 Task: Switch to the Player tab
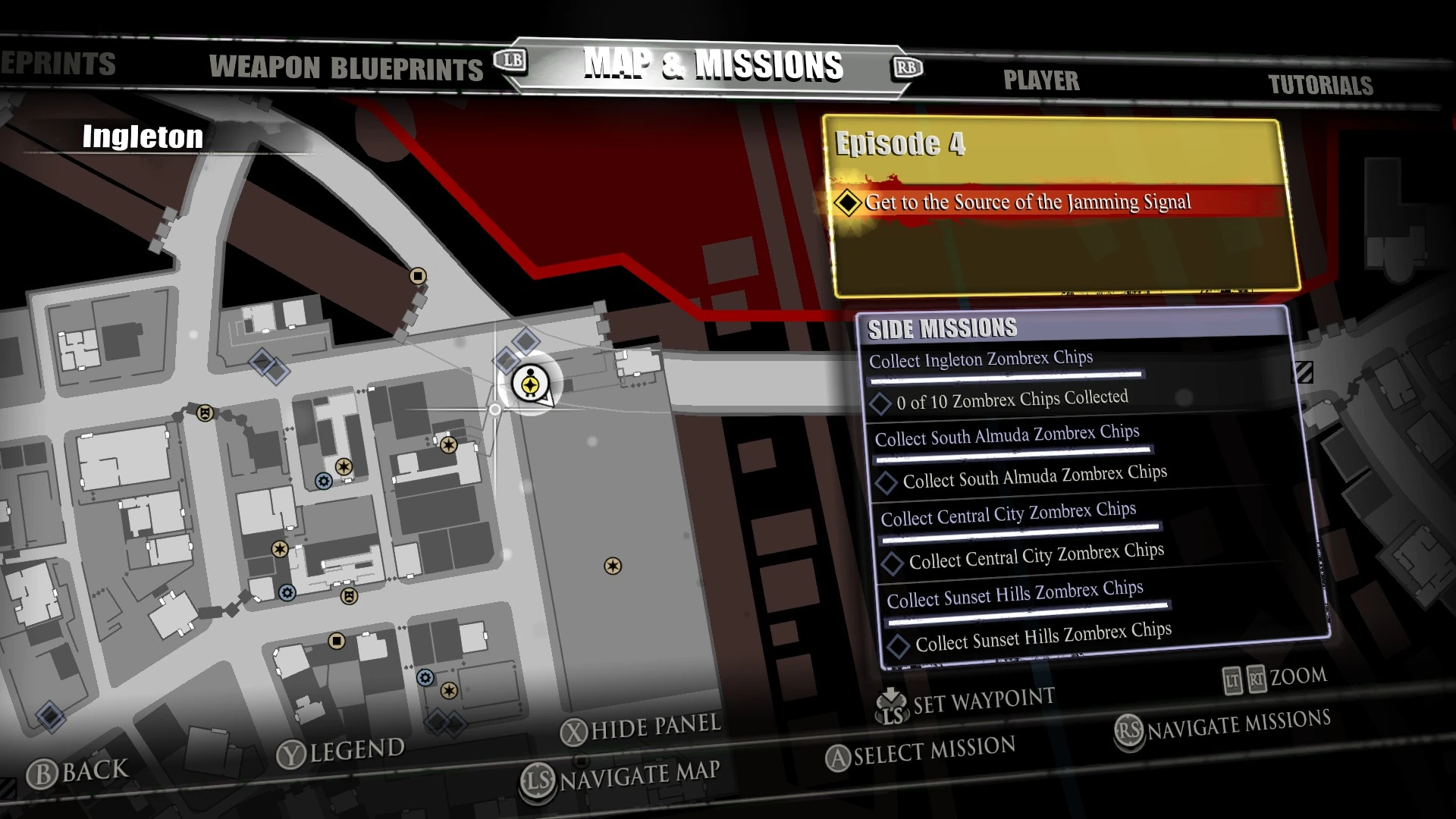1043,81
